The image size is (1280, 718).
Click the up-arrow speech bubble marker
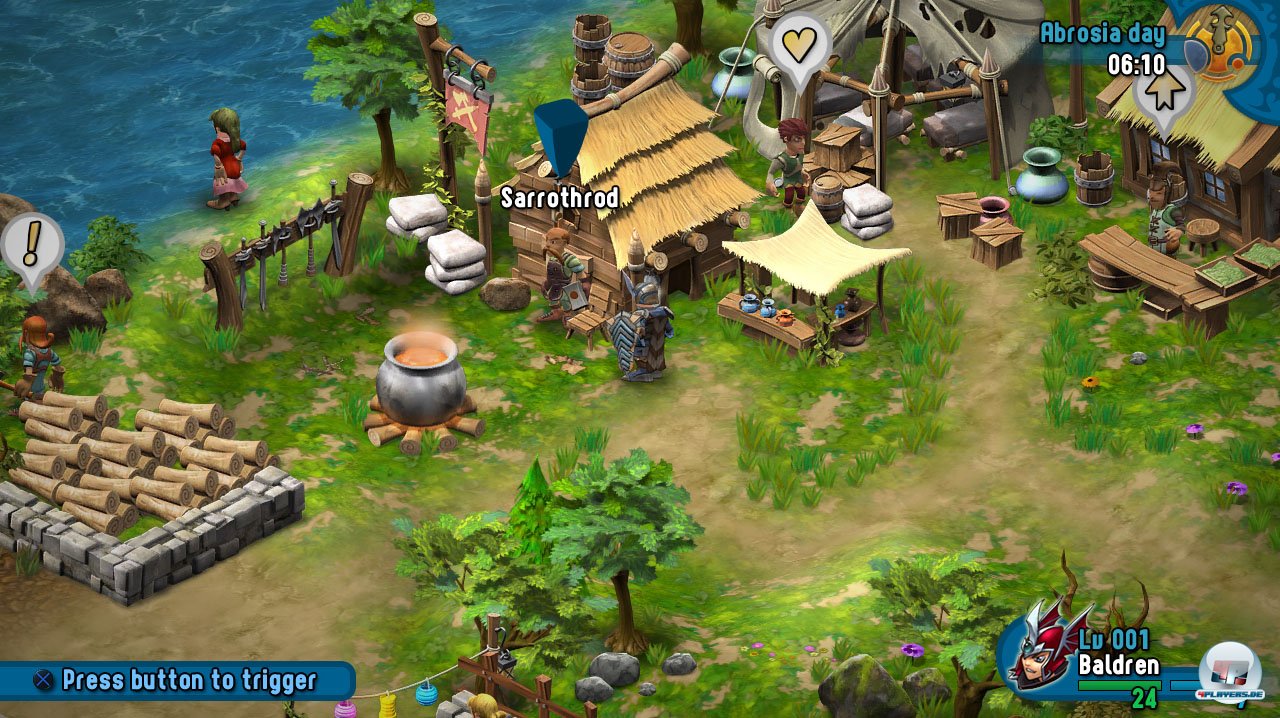(1164, 91)
